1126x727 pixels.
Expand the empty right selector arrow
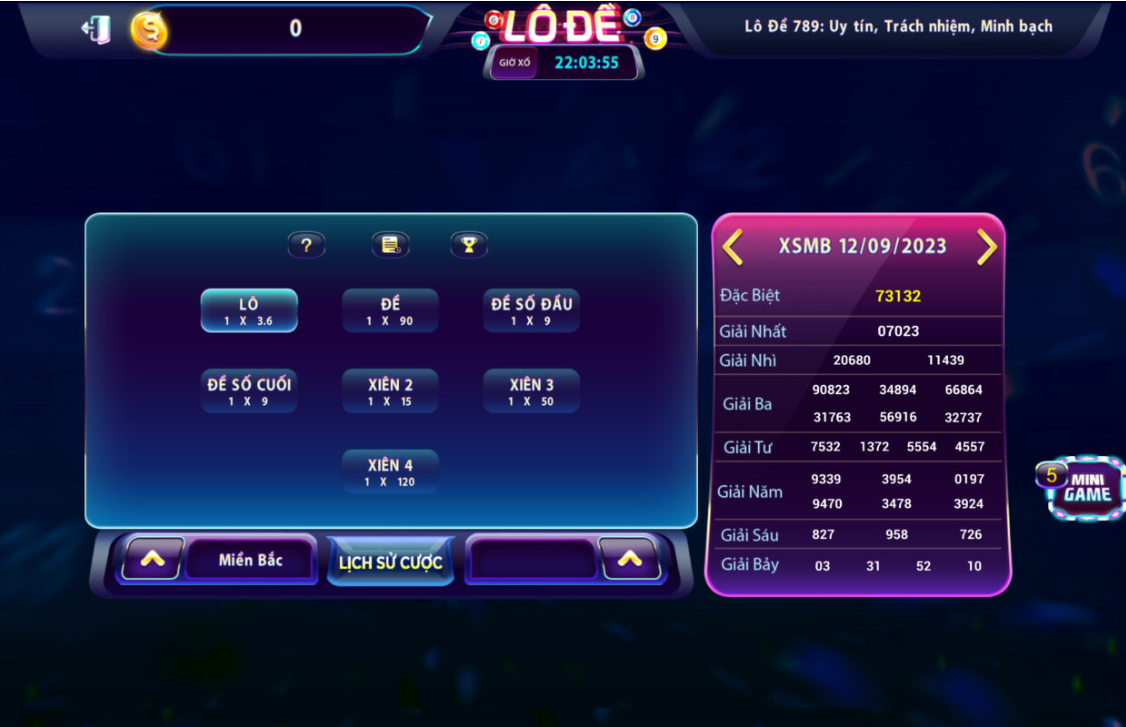coord(629,560)
